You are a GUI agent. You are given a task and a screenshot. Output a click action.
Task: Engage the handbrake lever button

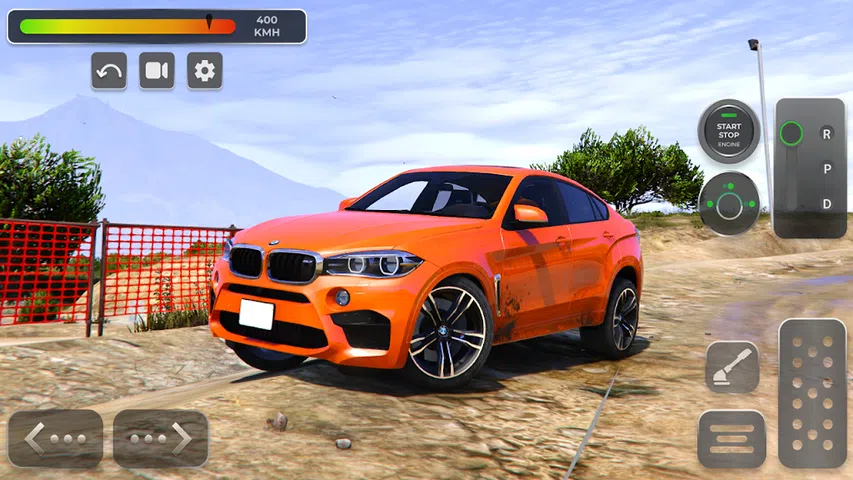pyautogui.click(x=732, y=367)
